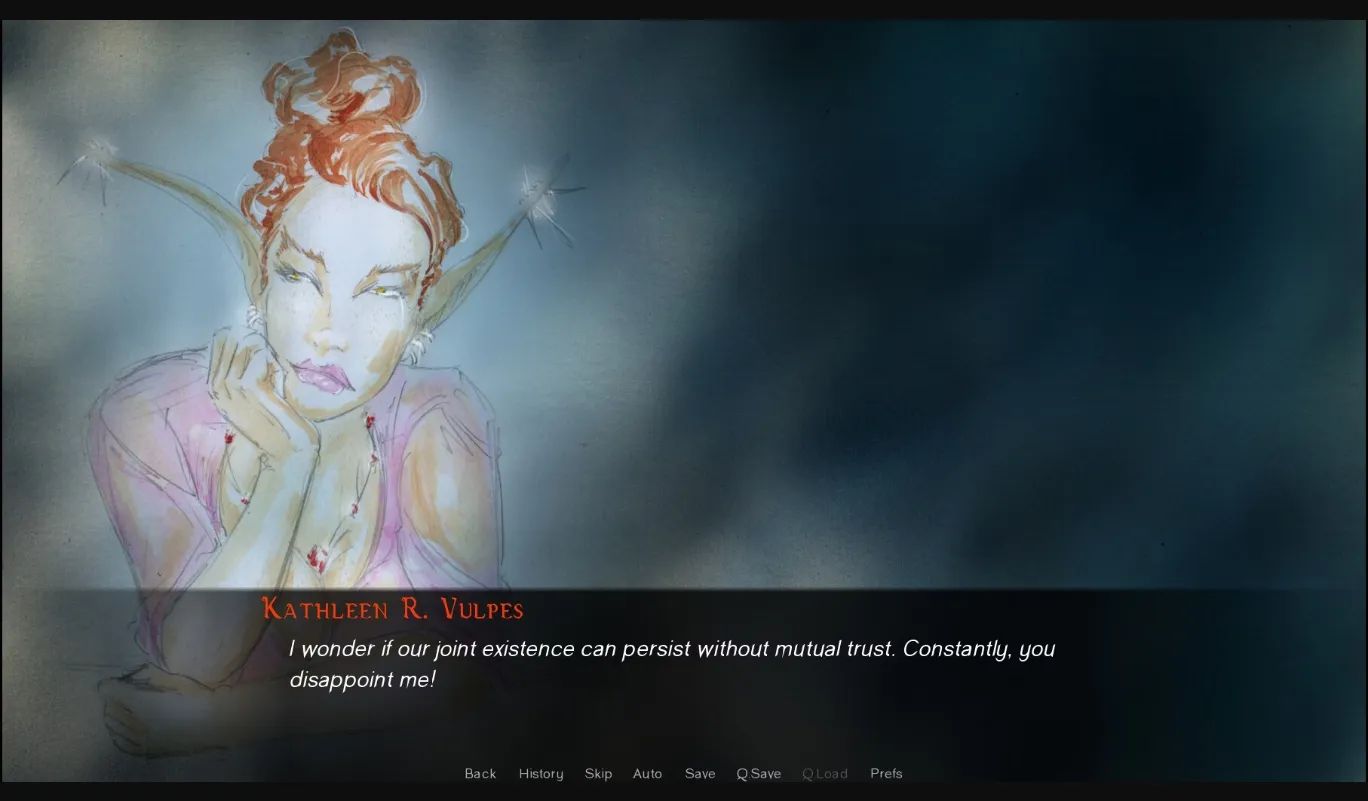The image size is (1368, 801).
Task: Select Auto from the quick menu
Action: pos(647,773)
